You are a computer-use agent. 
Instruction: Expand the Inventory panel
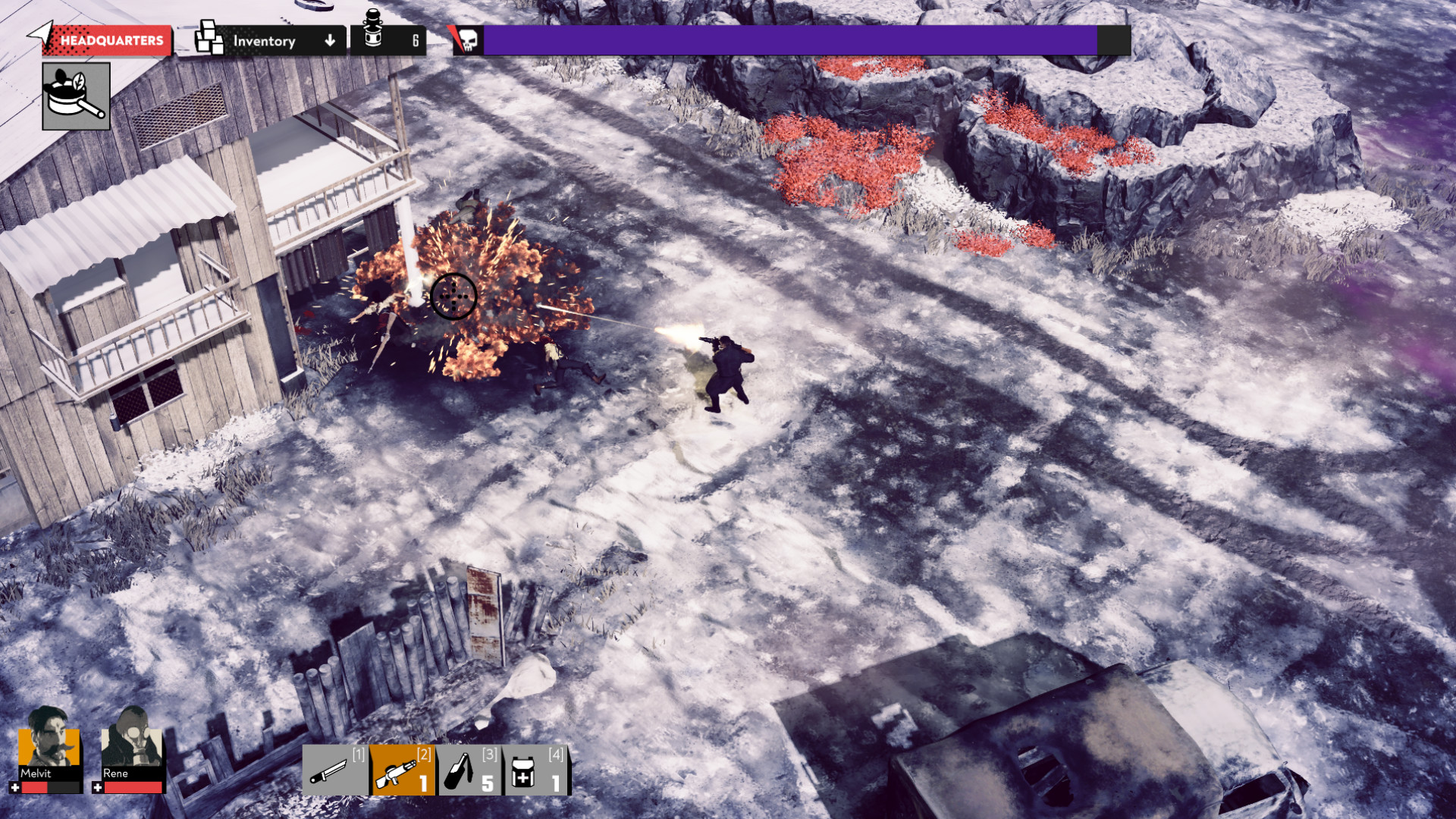click(x=265, y=41)
